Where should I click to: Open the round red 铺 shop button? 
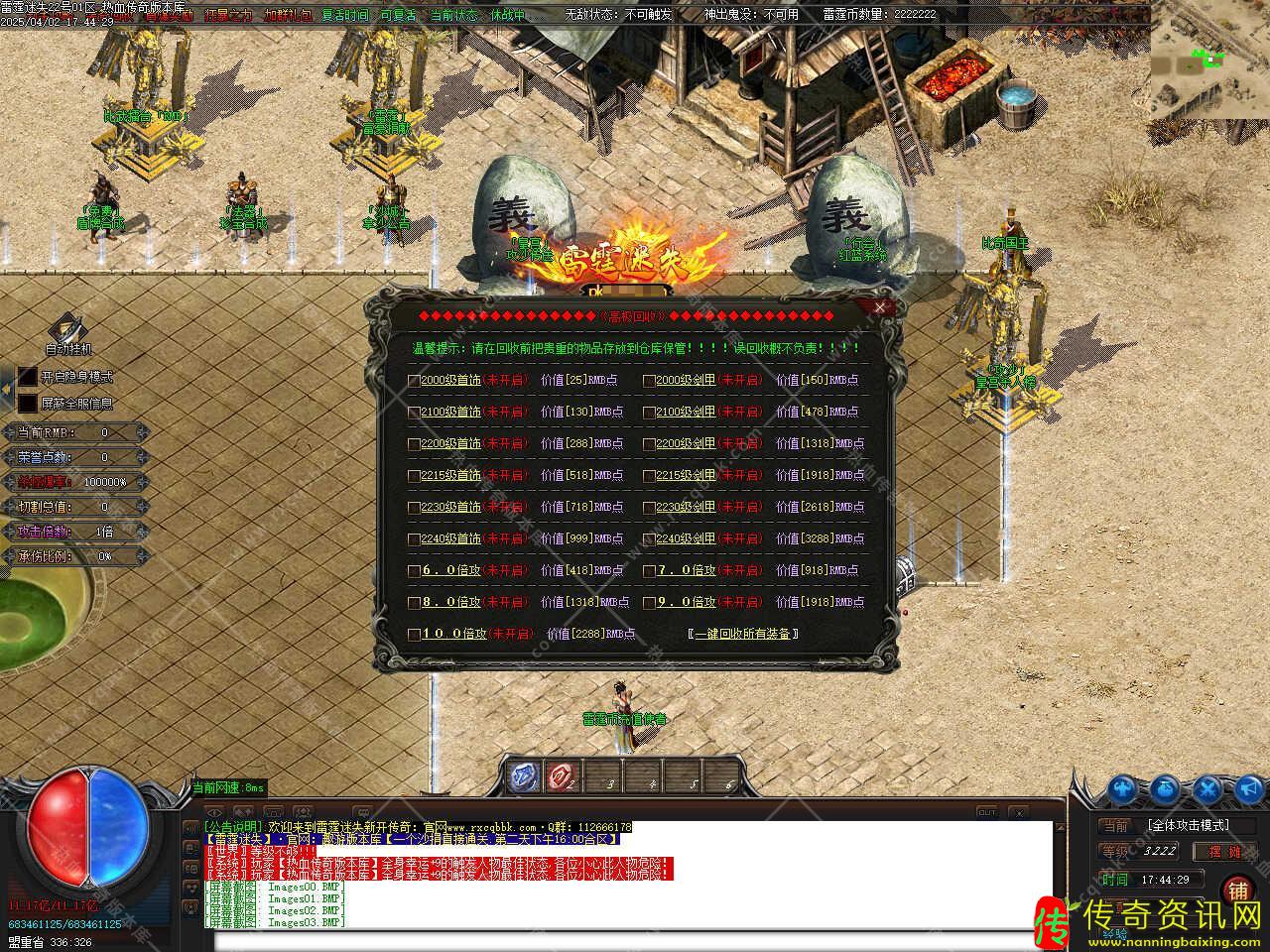pyautogui.click(x=1238, y=890)
